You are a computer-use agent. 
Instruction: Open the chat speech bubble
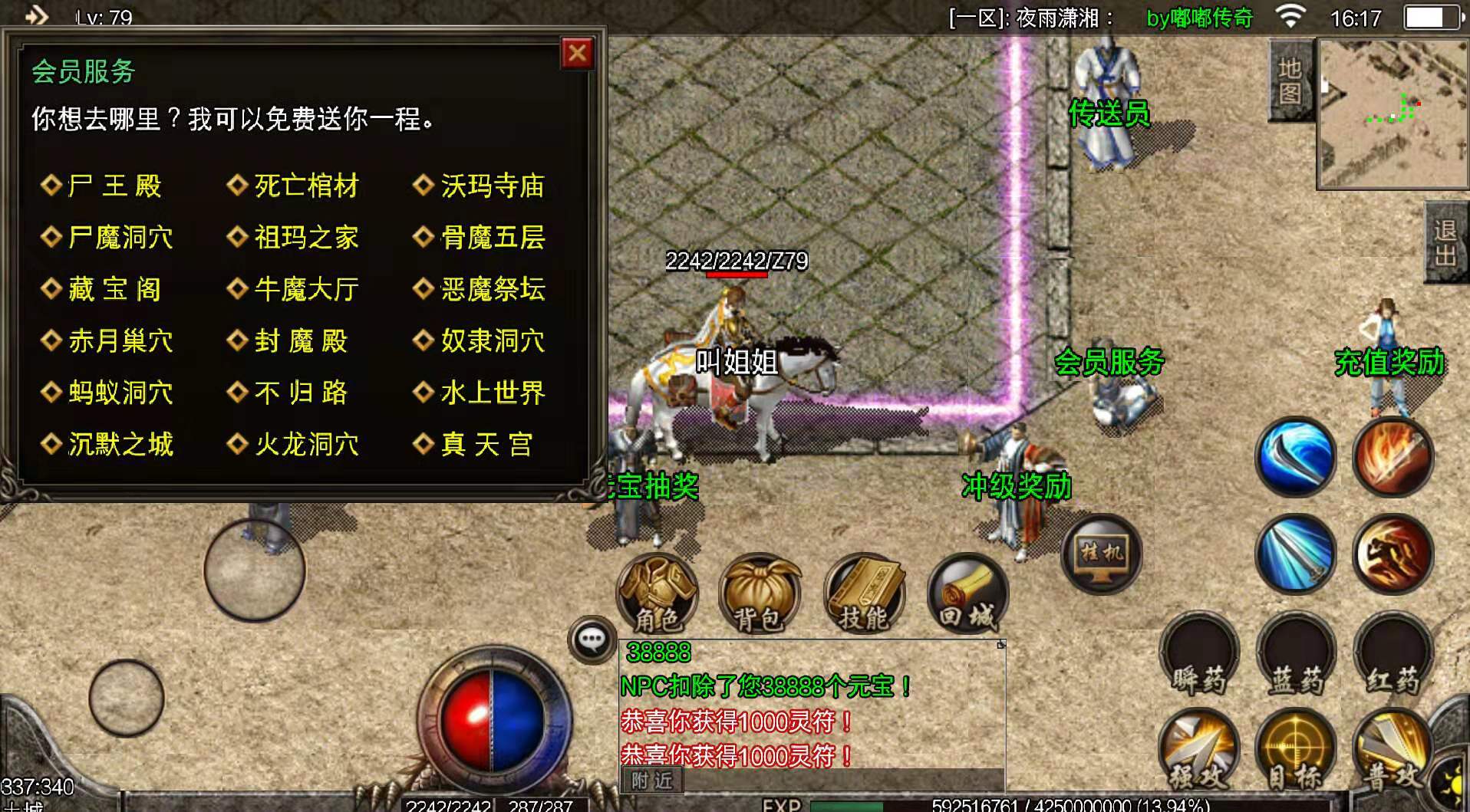point(592,639)
